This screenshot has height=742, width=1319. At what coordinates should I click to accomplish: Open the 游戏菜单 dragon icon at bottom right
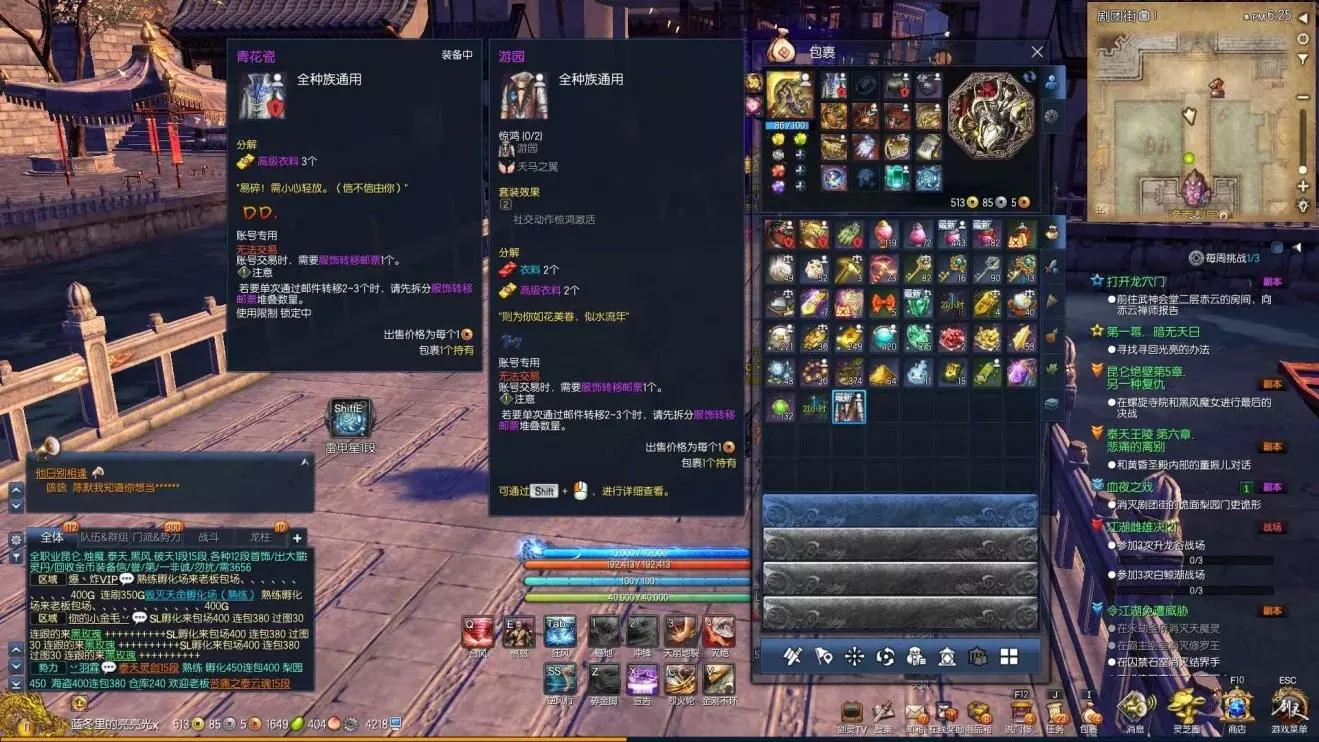point(1289,707)
